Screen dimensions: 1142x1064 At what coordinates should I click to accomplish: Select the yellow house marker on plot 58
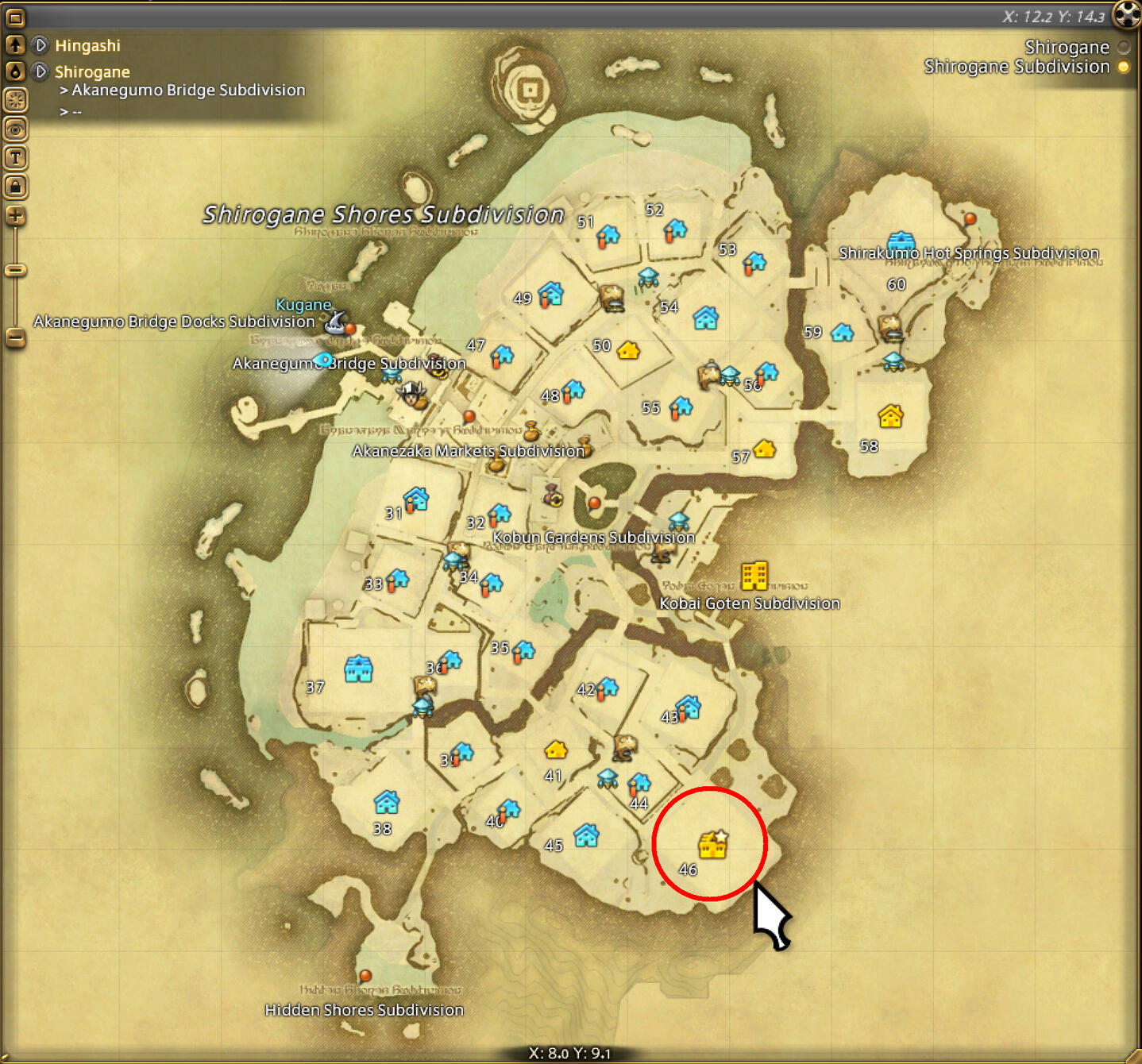(890, 416)
